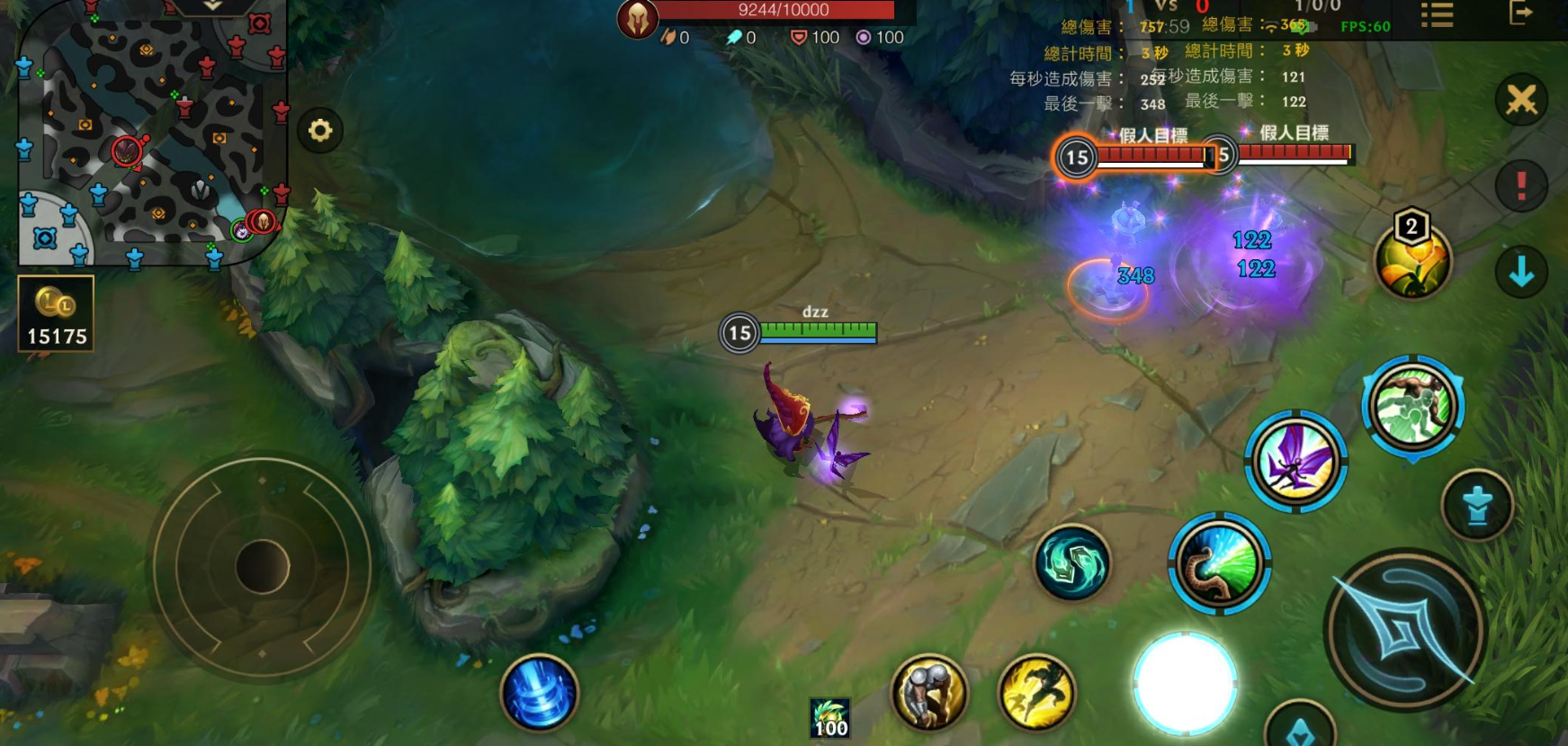Tap the red exclamation alert button
Screen dimensions: 1568x746
pyautogui.click(x=1521, y=185)
